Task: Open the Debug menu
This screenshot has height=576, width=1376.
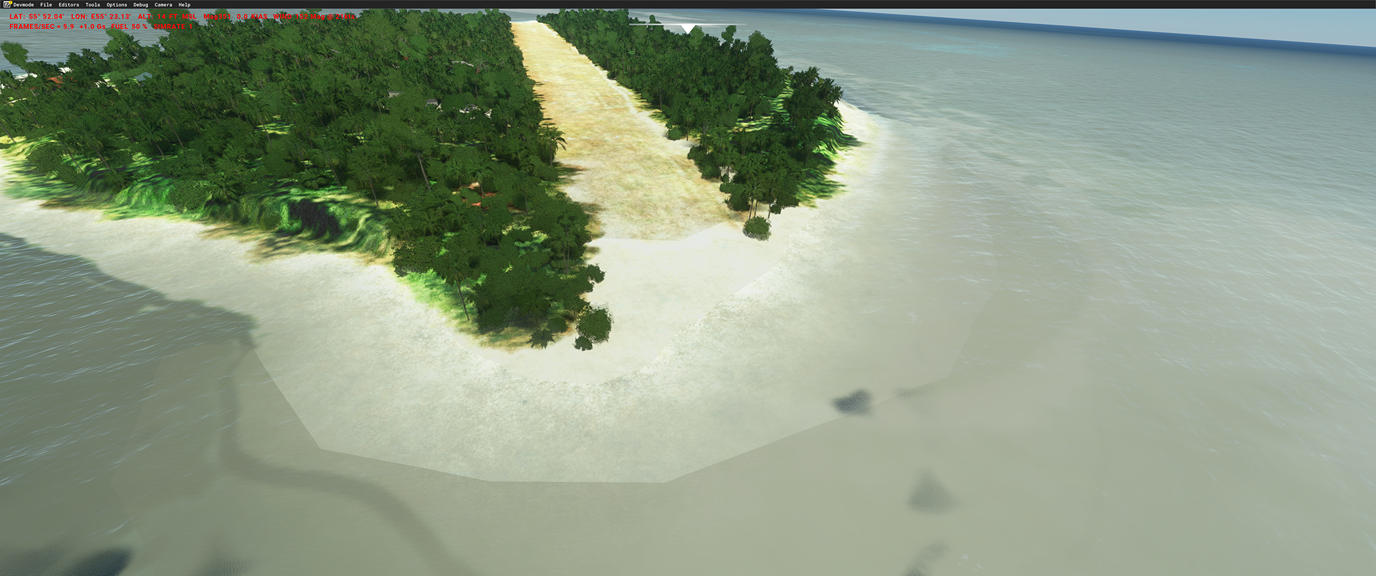Action: (x=141, y=5)
